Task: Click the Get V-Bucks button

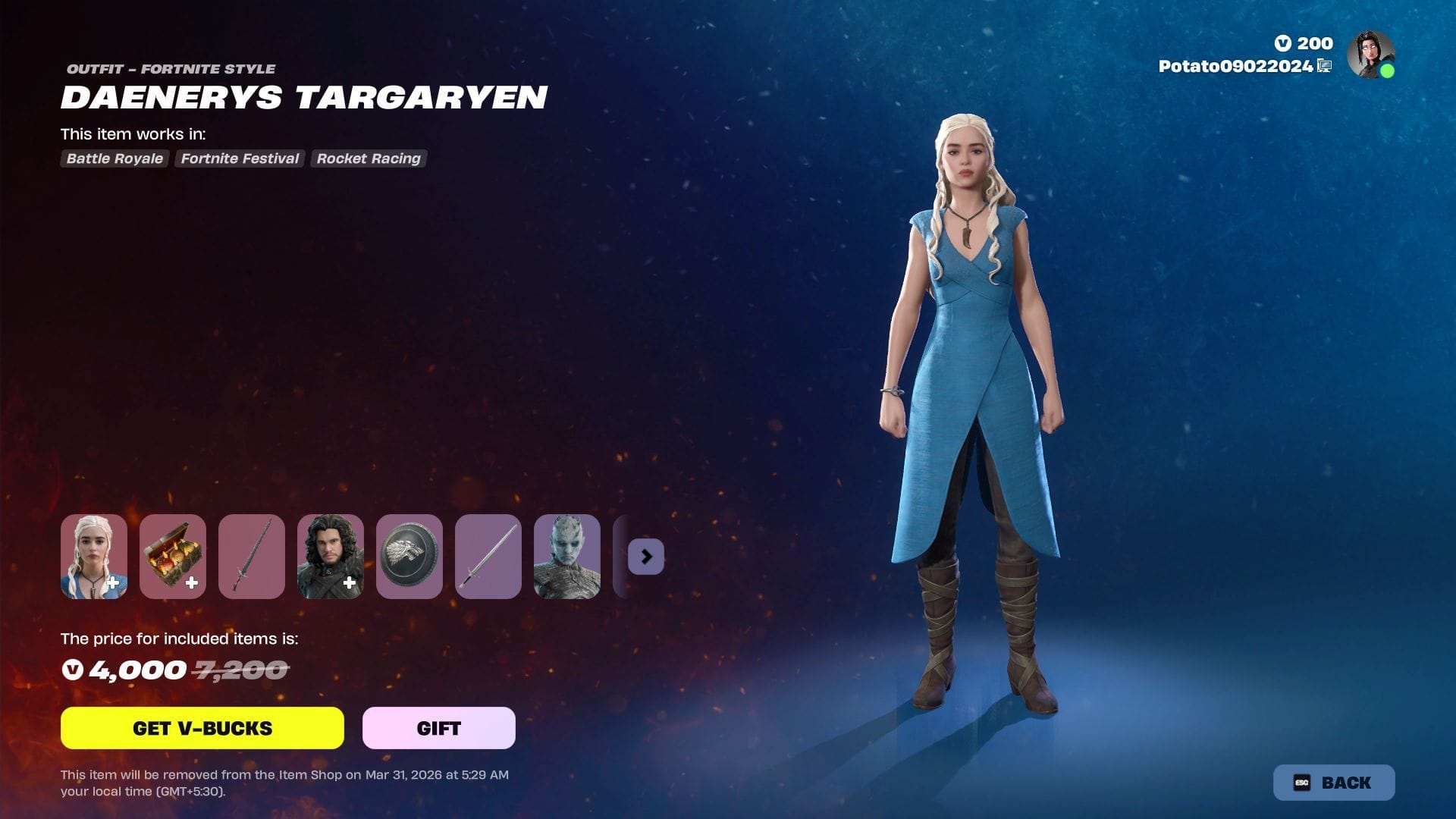Action: click(202, 728)
